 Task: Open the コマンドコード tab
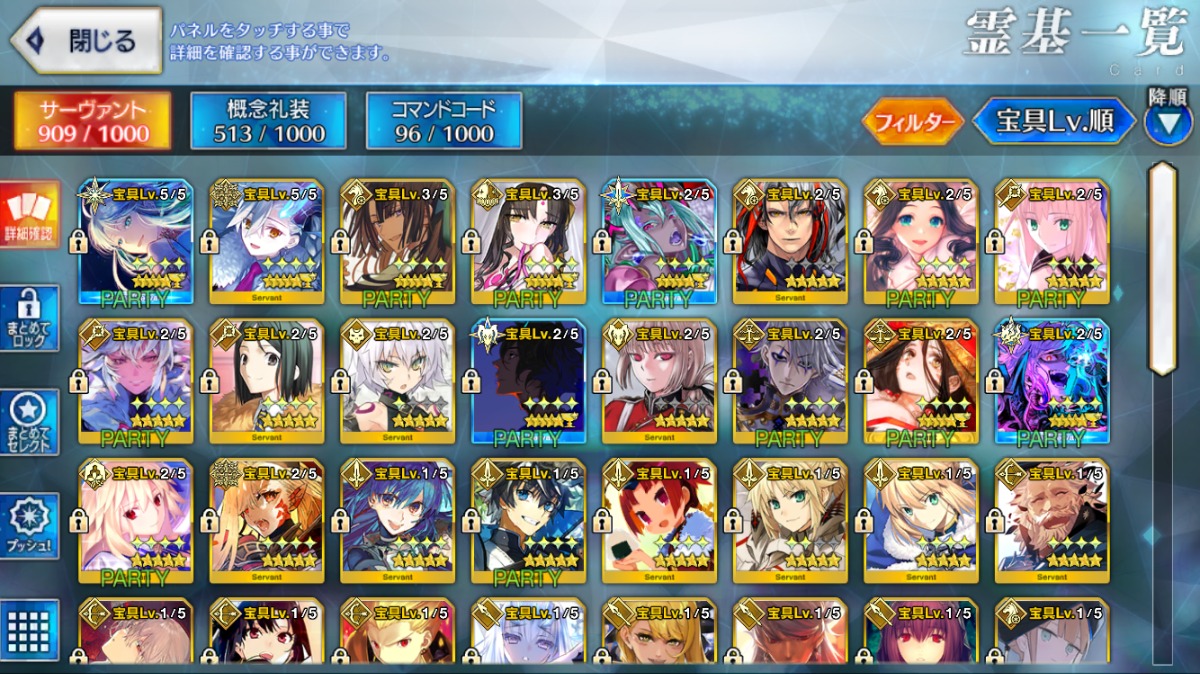[x=444, y=121]
